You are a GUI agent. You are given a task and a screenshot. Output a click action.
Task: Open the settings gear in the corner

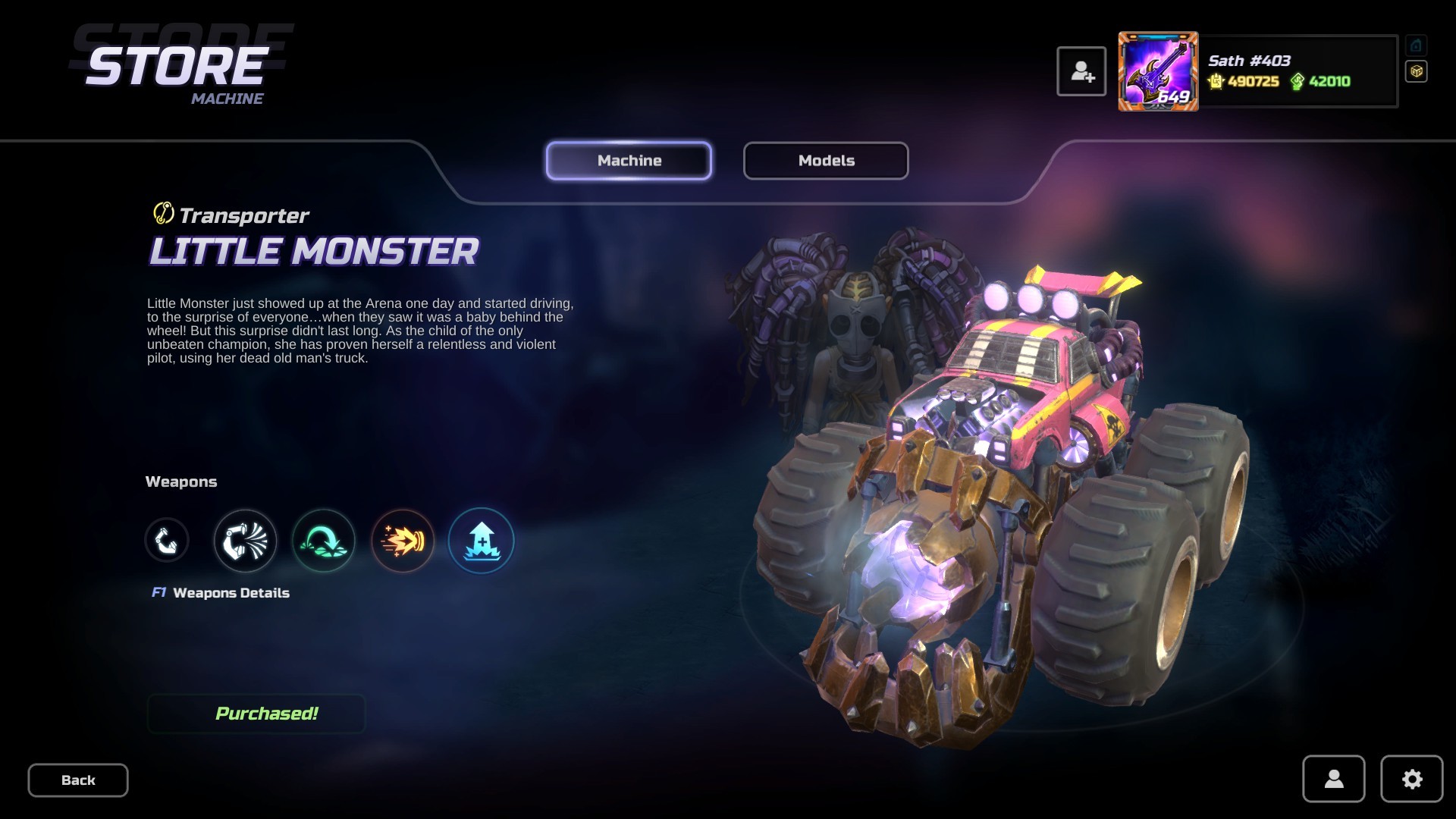click(x=1411, y=779)
